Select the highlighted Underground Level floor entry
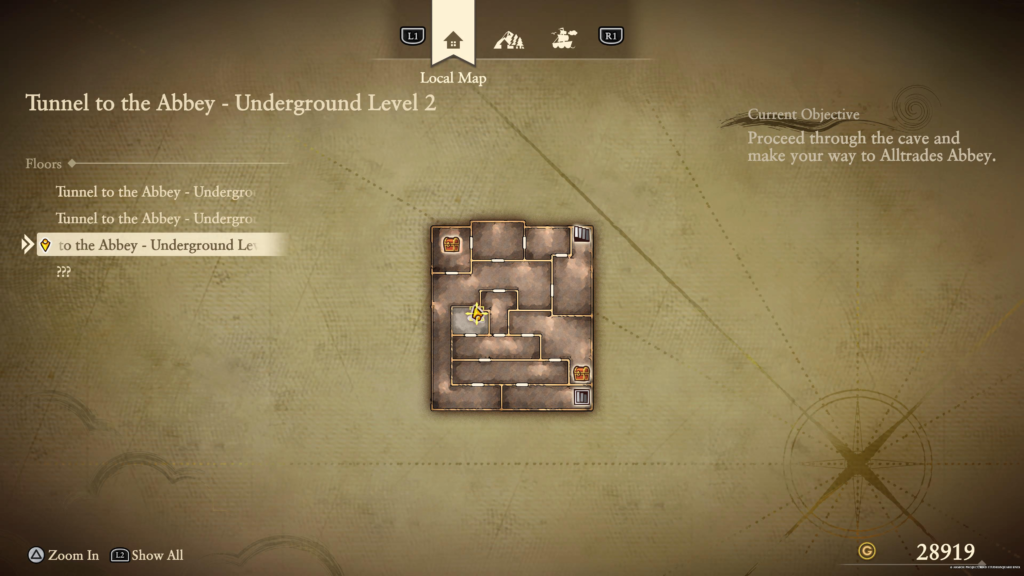The width and height of the screenshot is (1024, 576). (x=160, y=245)
